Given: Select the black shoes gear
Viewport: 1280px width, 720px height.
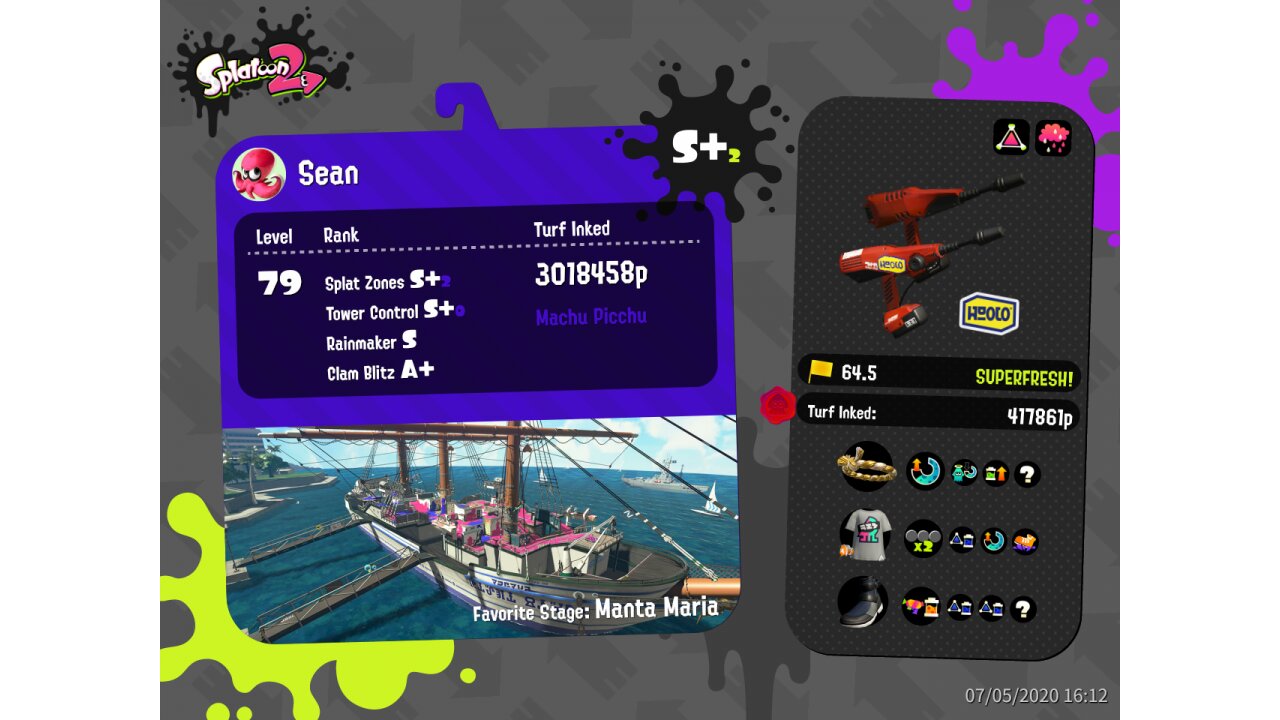Looking at the screenshot, I should 864,602.
